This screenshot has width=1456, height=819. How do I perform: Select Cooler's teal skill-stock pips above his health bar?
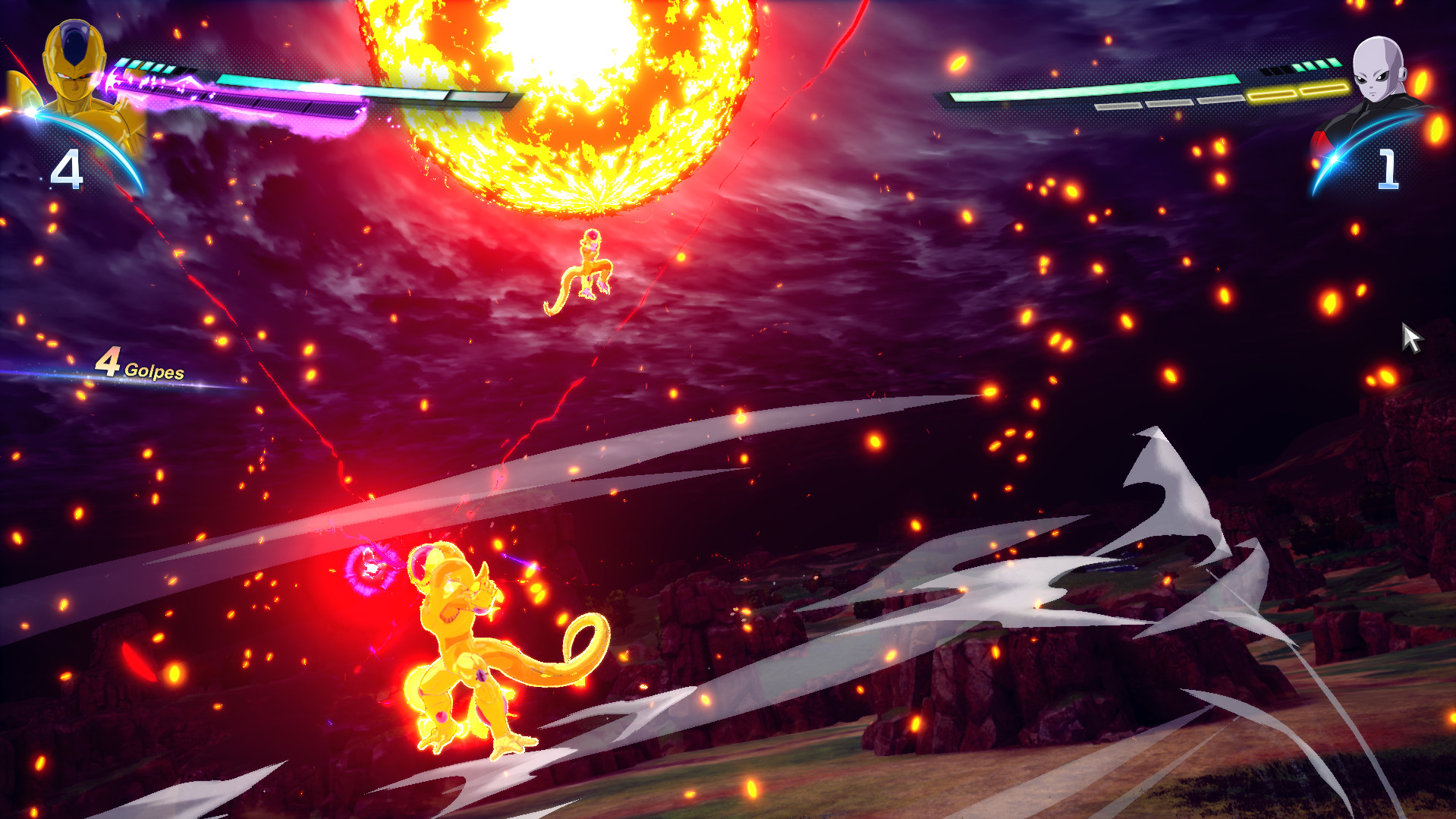coord(144,65)
